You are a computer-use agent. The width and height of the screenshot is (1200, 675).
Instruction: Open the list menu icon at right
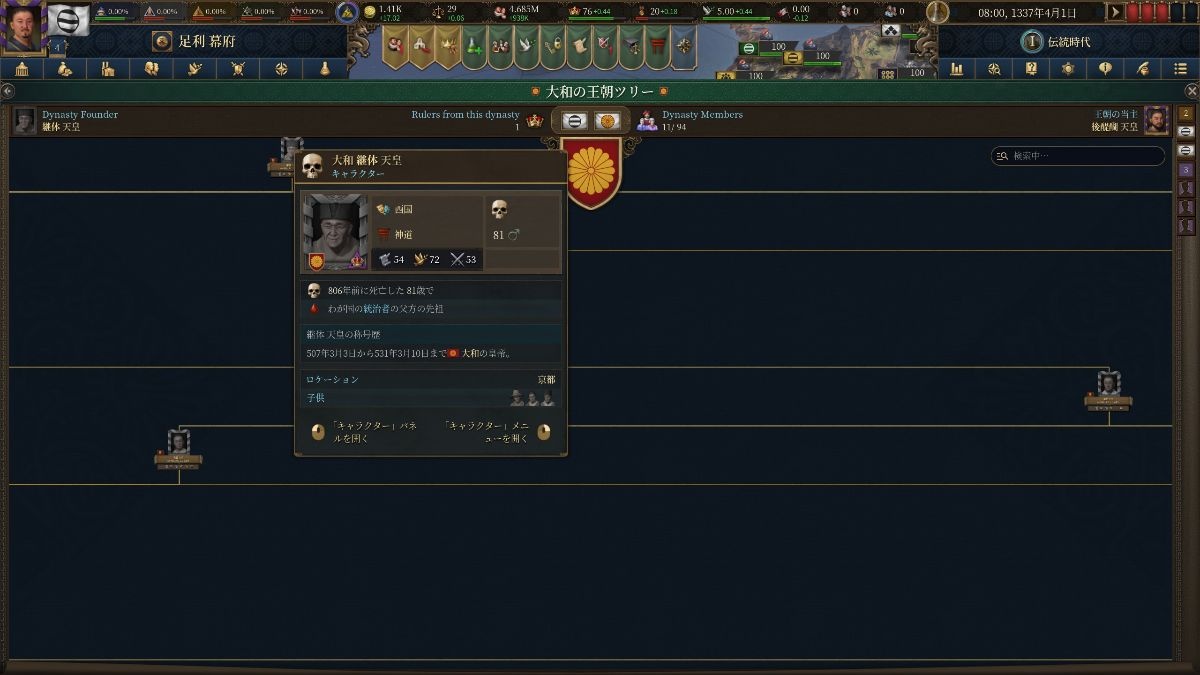click(1181, 69)
